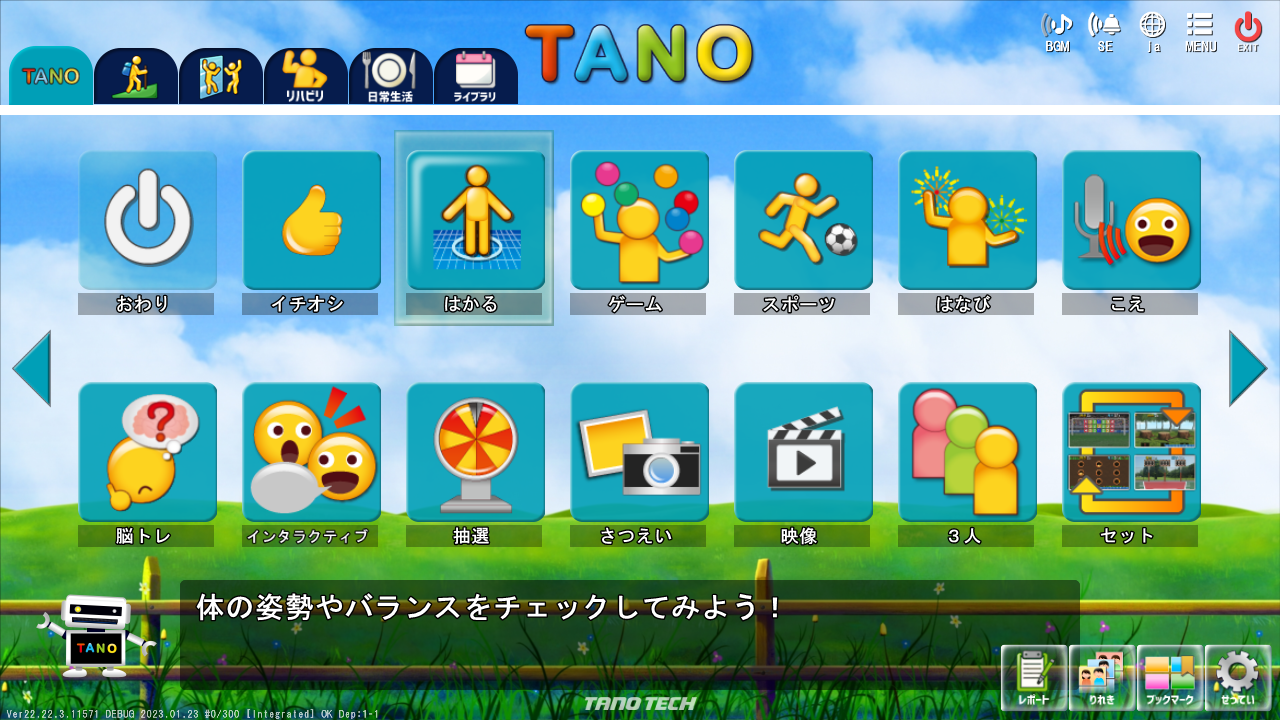The image size is (1280, 720).
Task: Select the はなび fireworks activity icon
Action: click(x=966, y=220)
